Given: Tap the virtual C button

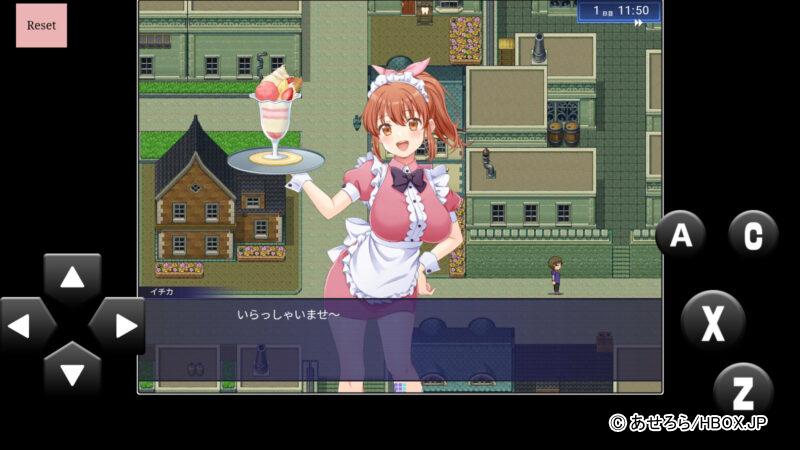Looking at the screenshot, I should pyautogui.click(x=752, y=236).
